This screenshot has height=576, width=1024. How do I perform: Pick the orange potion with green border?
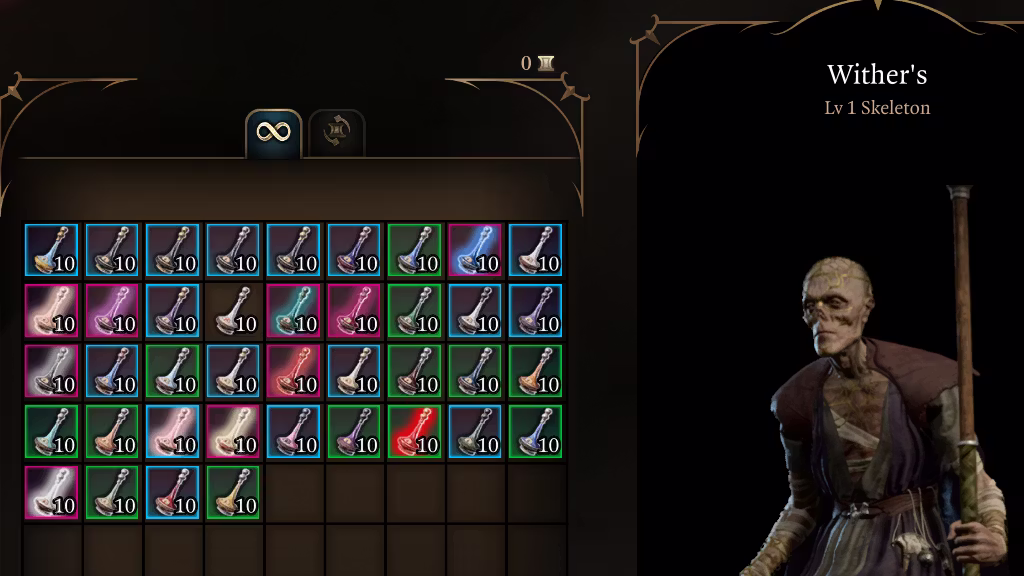[535, 370]
